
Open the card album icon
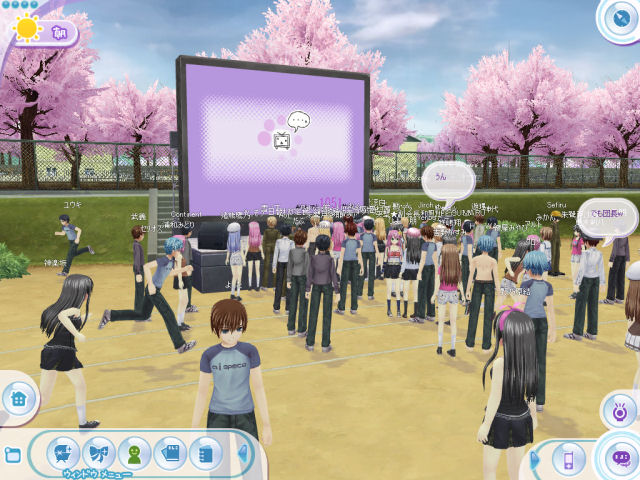(x=170, y=452)
